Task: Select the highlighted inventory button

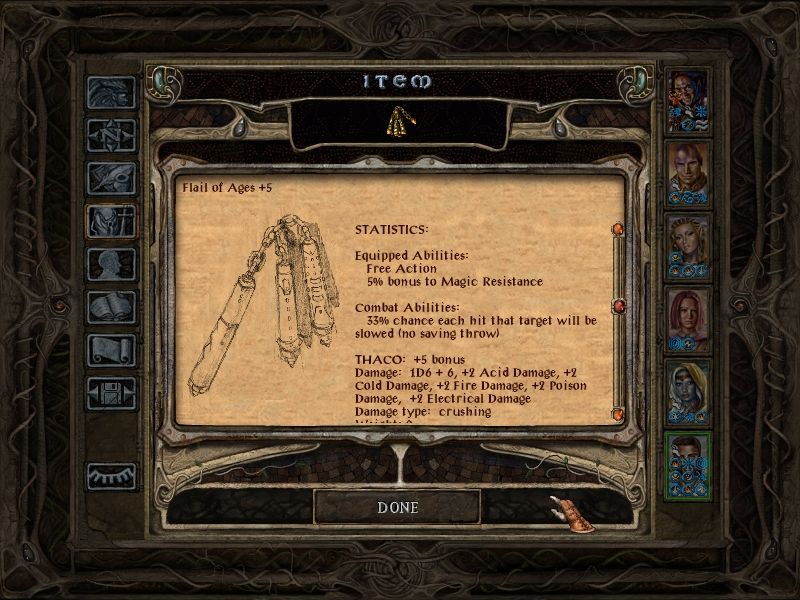Action: [x=111, y=220]
